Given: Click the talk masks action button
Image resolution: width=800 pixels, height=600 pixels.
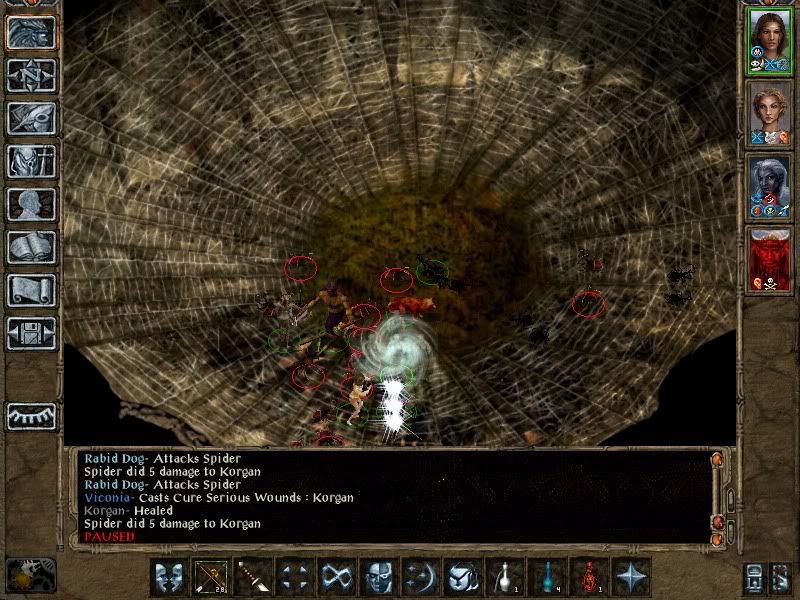Looking at the screenshot, I should coord(168,576).
